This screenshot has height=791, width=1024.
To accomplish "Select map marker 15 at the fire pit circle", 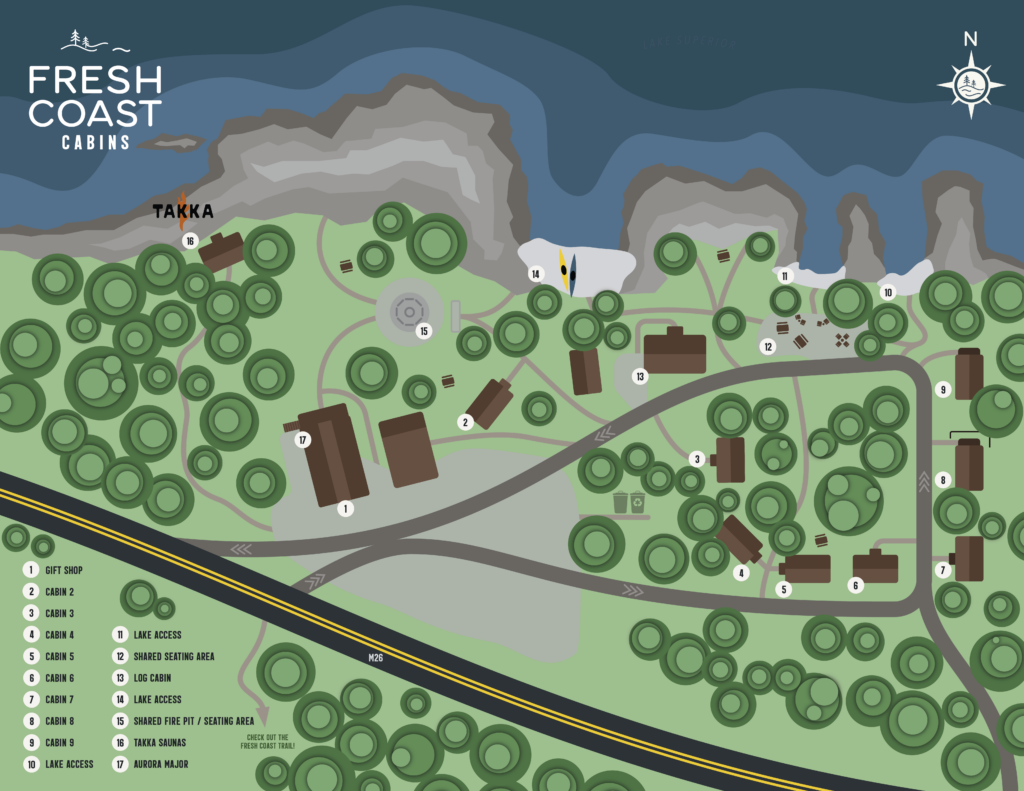I will coord(423,331).
